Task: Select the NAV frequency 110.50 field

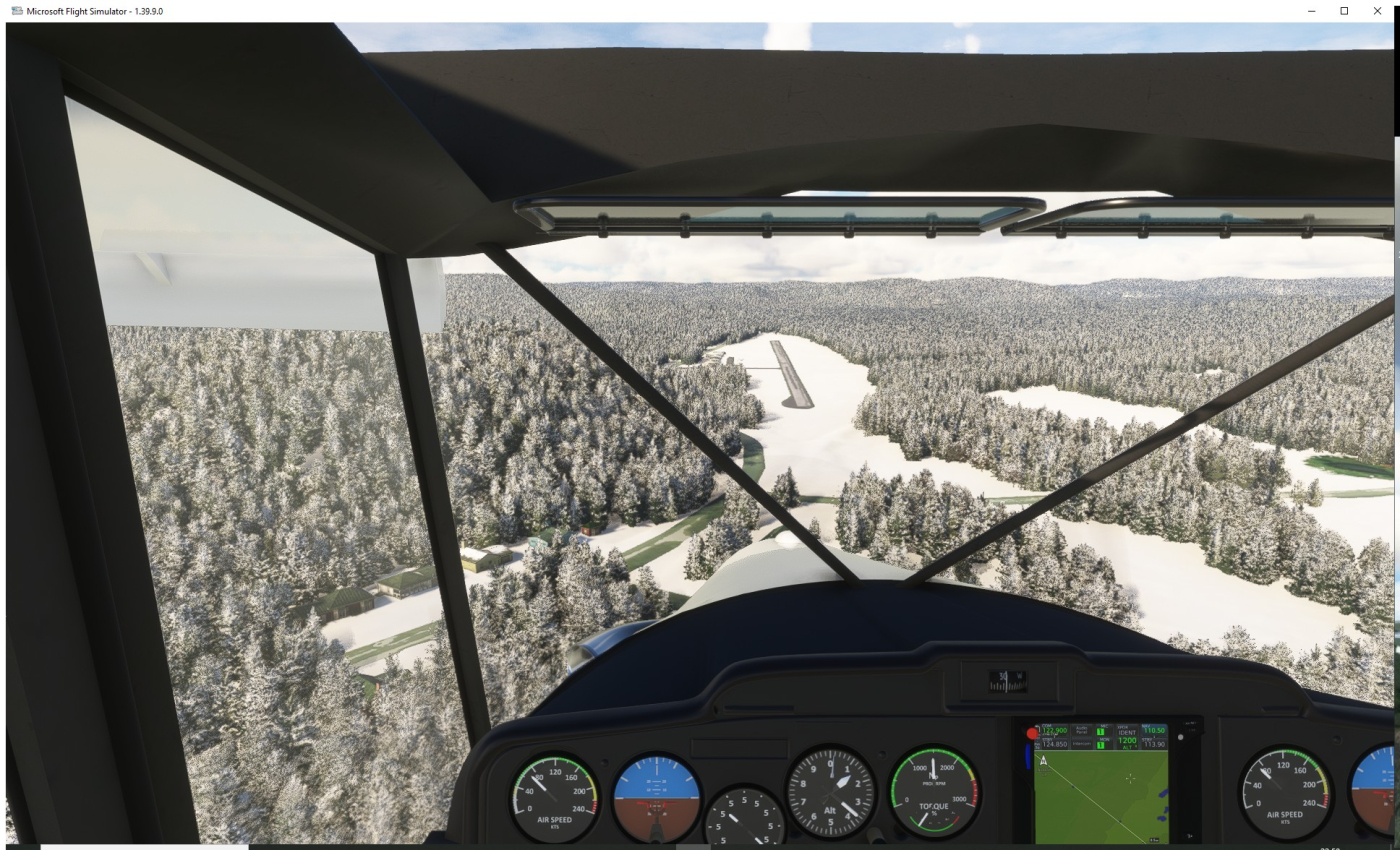Action: 1154,731
